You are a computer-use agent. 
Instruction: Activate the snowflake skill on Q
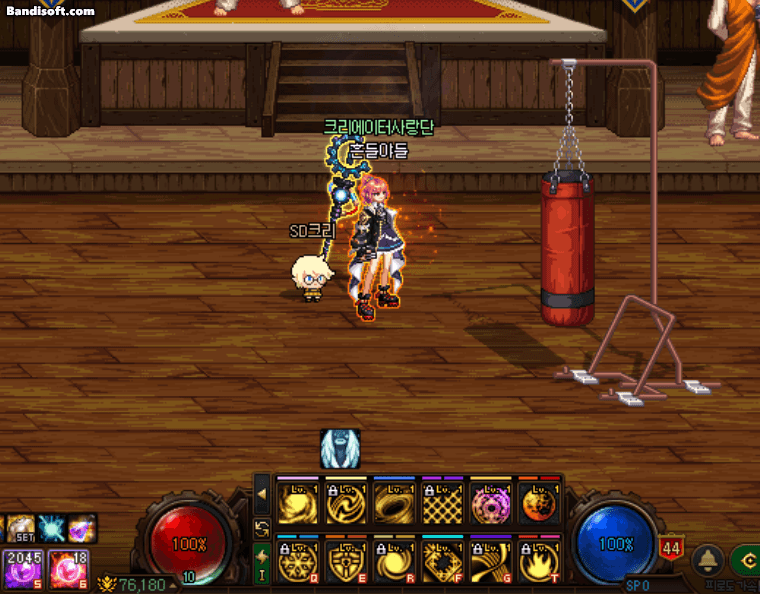coord(297,559)
